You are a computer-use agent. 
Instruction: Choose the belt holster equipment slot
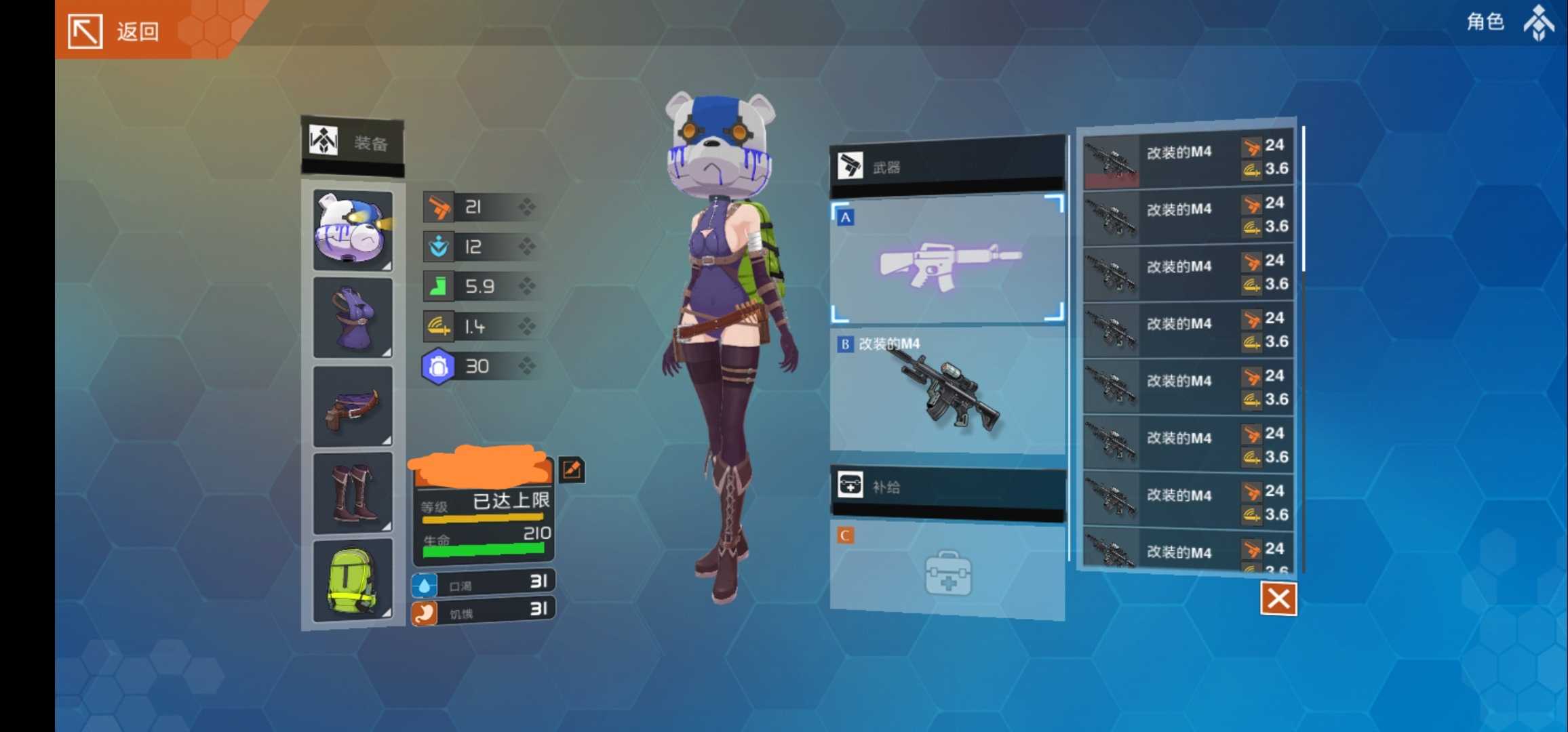coord(353,407)
